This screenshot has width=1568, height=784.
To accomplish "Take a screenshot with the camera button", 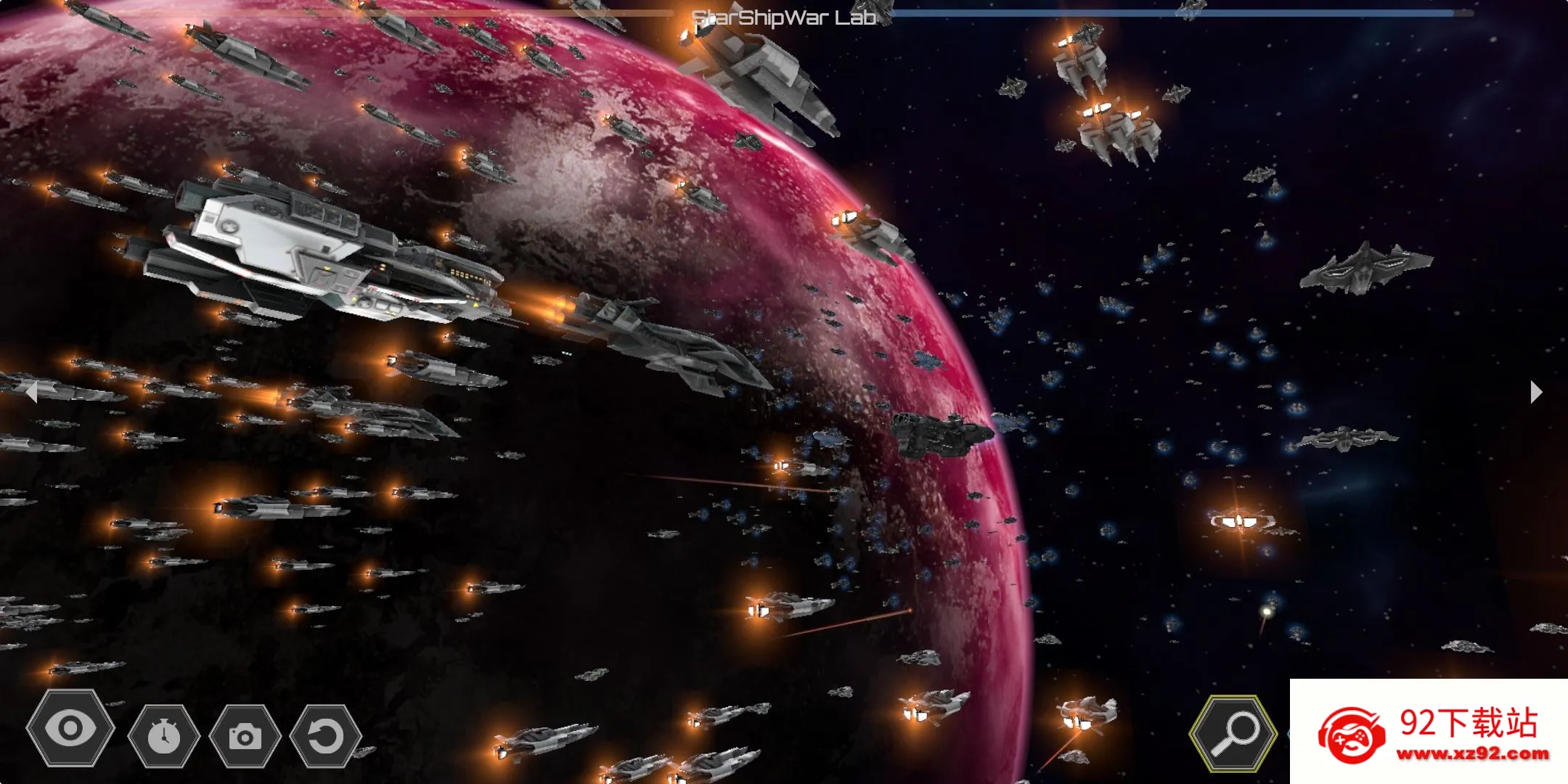I will (245, 736).
